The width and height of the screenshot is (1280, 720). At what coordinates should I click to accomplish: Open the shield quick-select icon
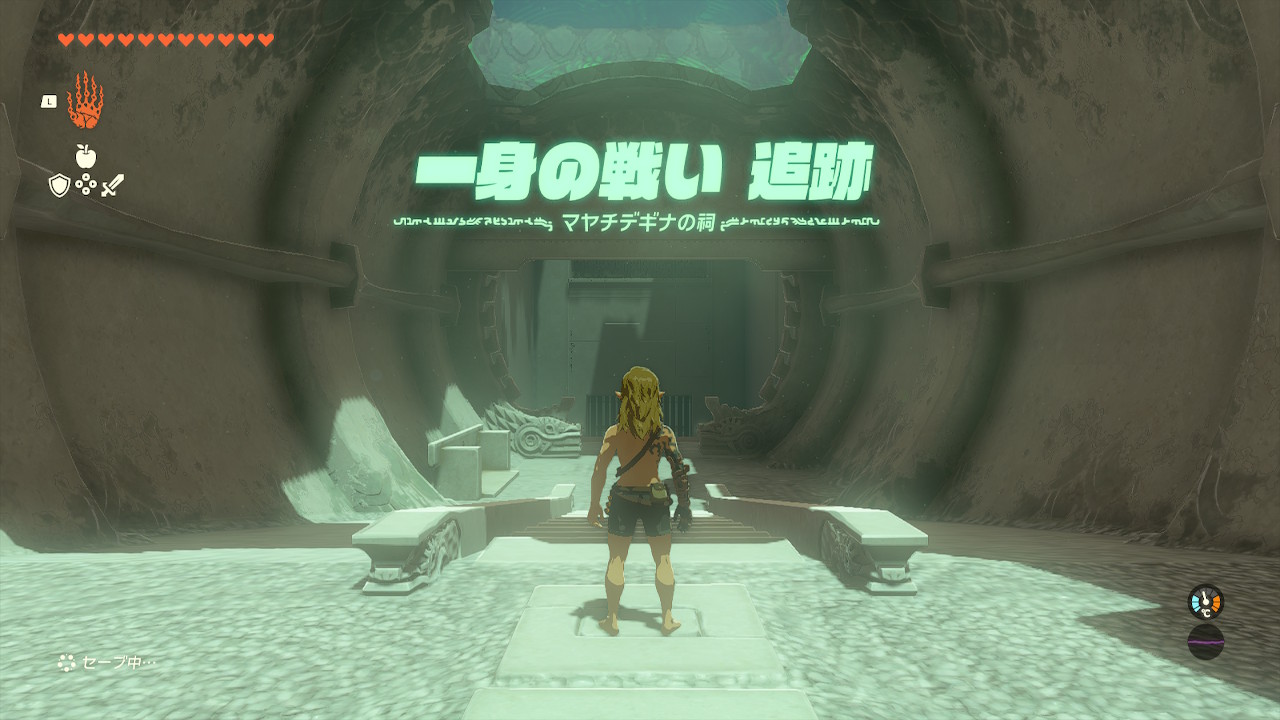(59, 185)
